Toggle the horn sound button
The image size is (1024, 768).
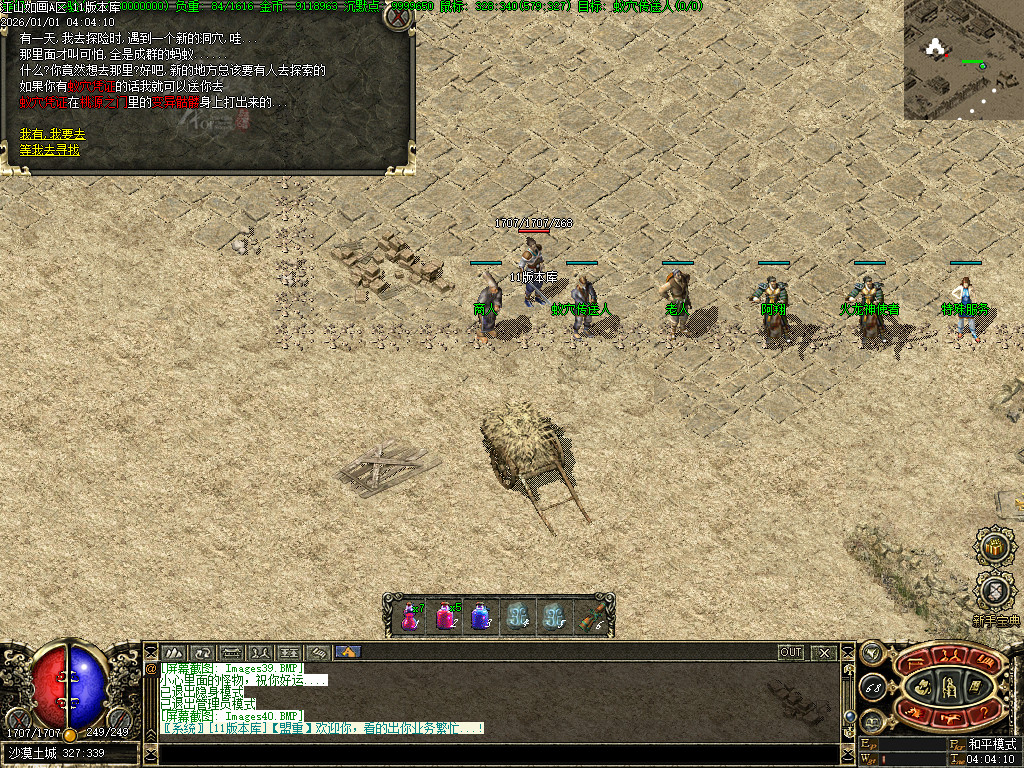(x=873, y=654)
